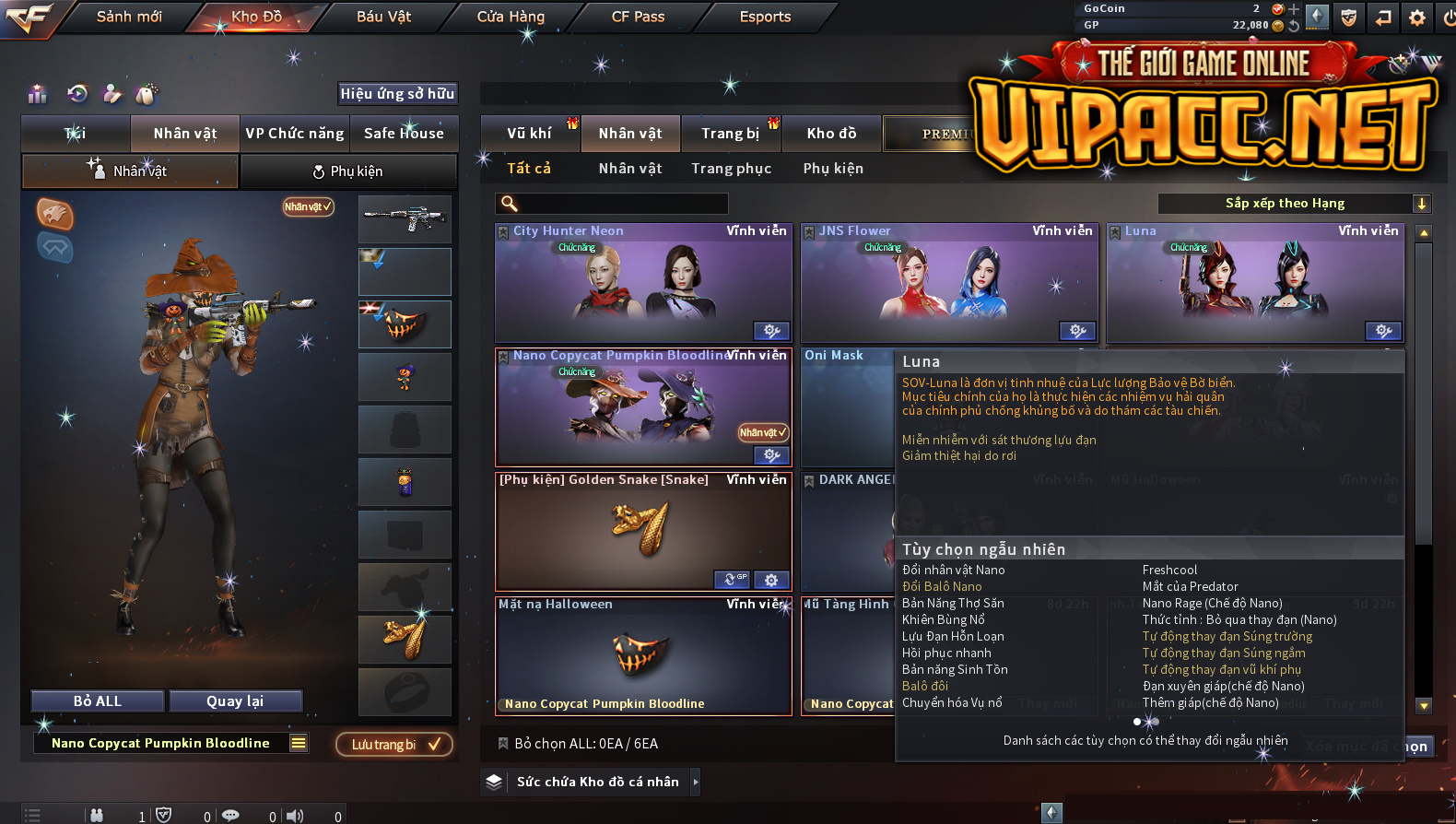1456x824 pixels.
Task: Open the Sắp xếp theo Hạng dropdown
Action: (1294, 204)
